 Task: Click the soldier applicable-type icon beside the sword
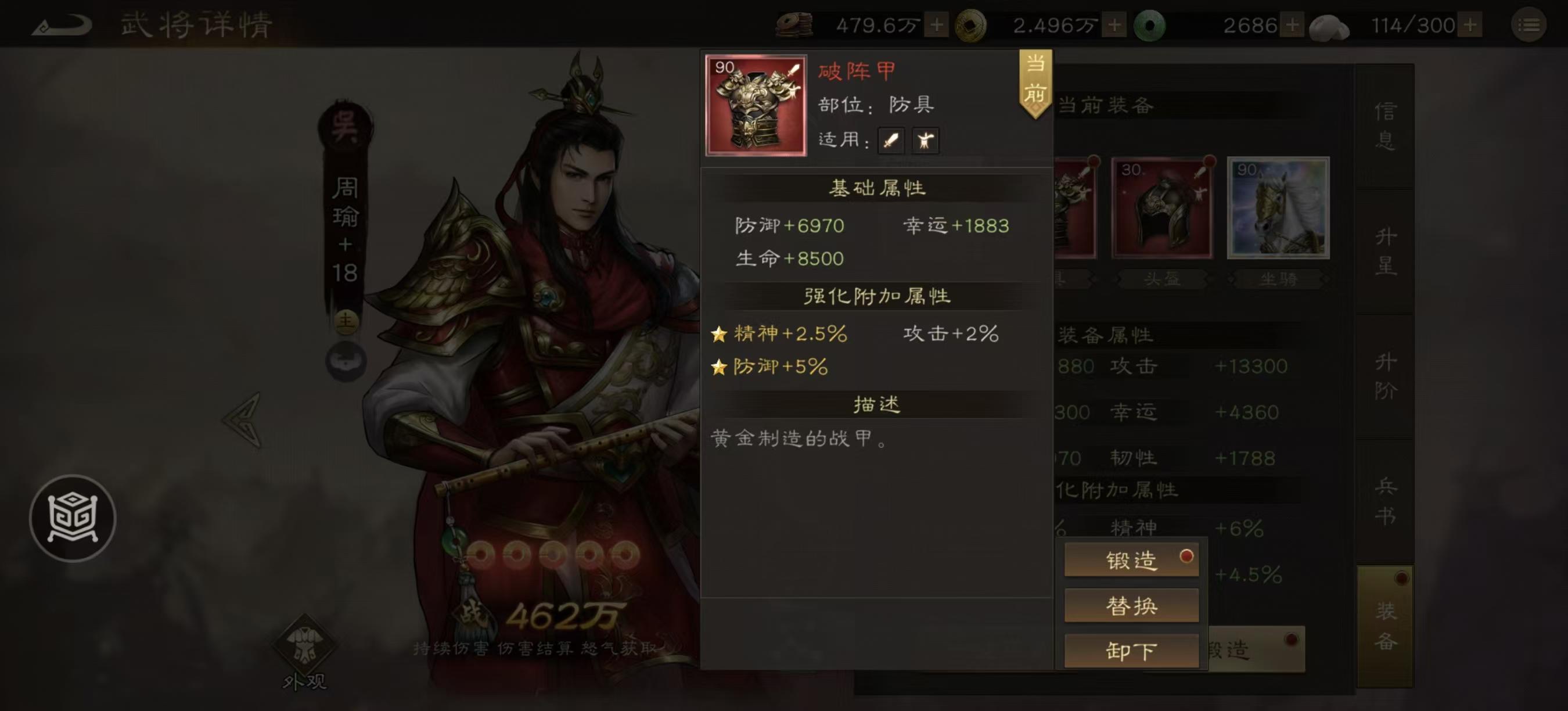click(x=925, y=141)
